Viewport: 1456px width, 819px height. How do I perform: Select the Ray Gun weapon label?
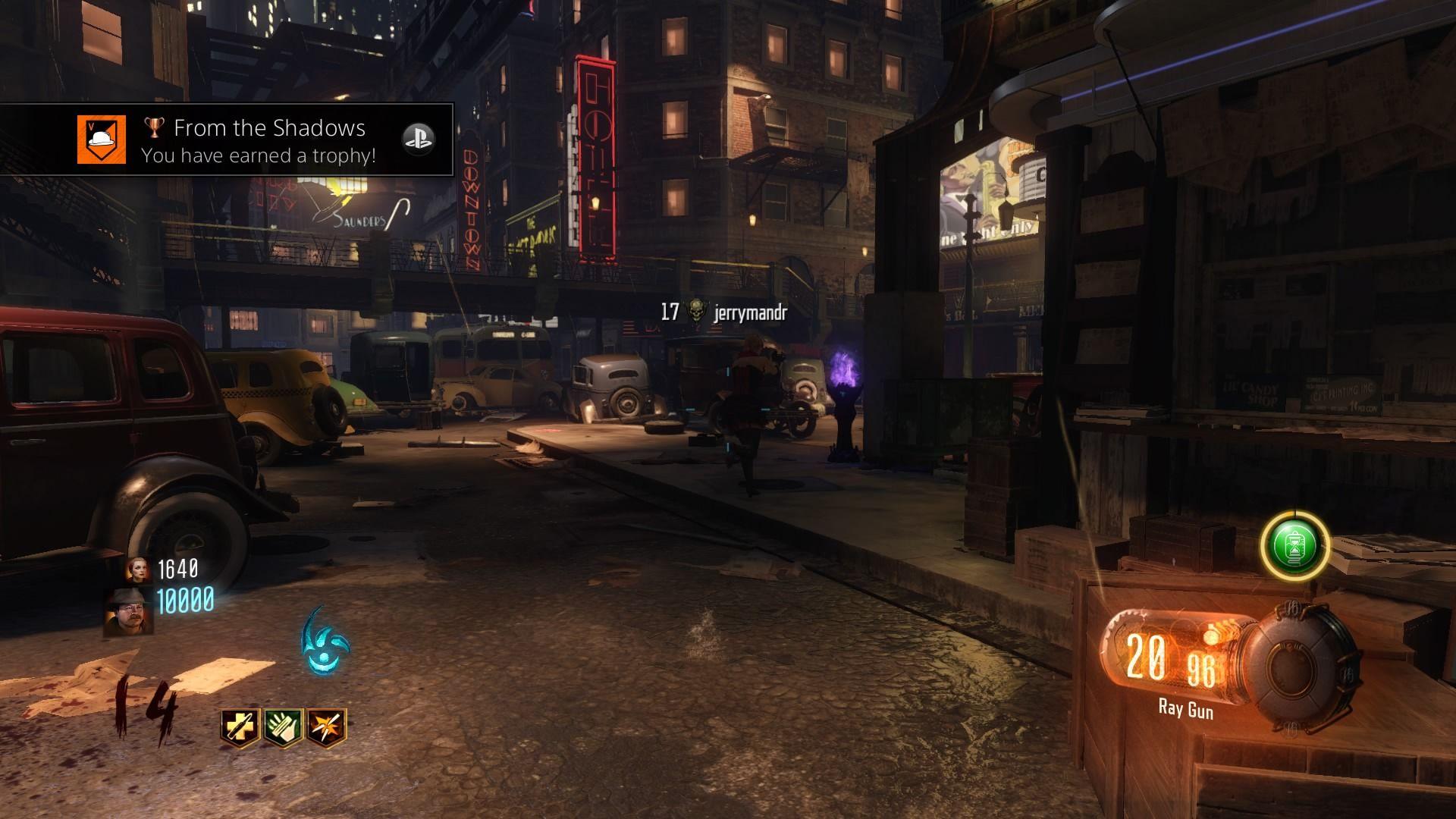coord(1185,710)
